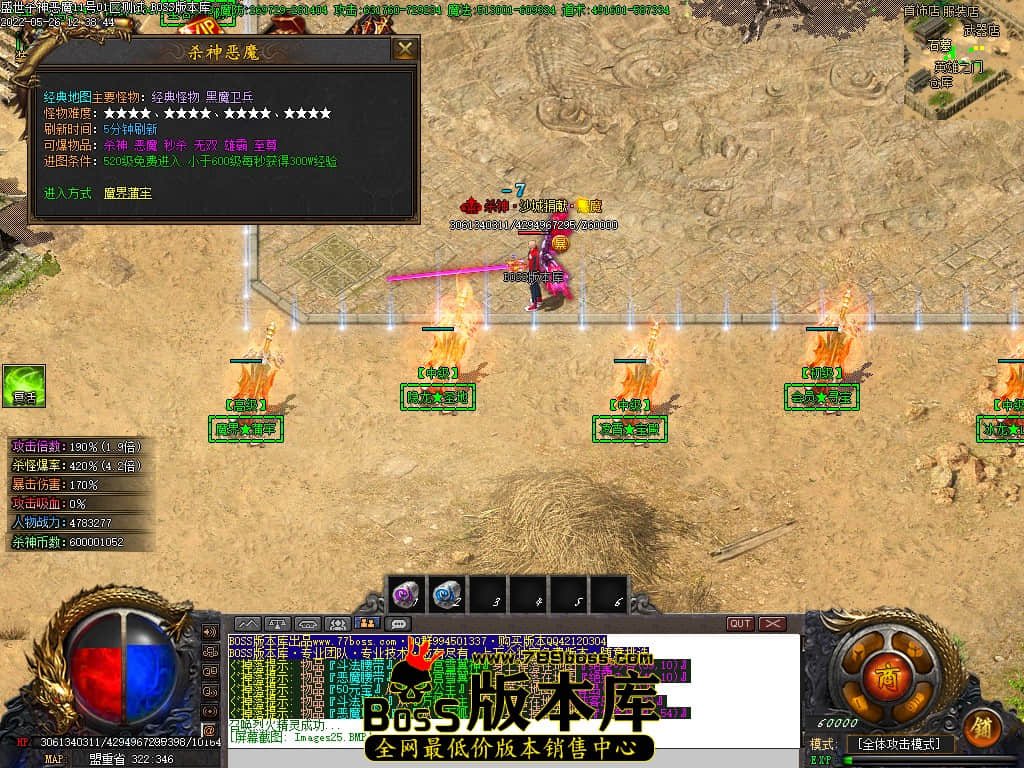Viewport: 1024px width, 768px height.
Task: Select the speech bubble chat channel button
Action: tap(399, 624)
